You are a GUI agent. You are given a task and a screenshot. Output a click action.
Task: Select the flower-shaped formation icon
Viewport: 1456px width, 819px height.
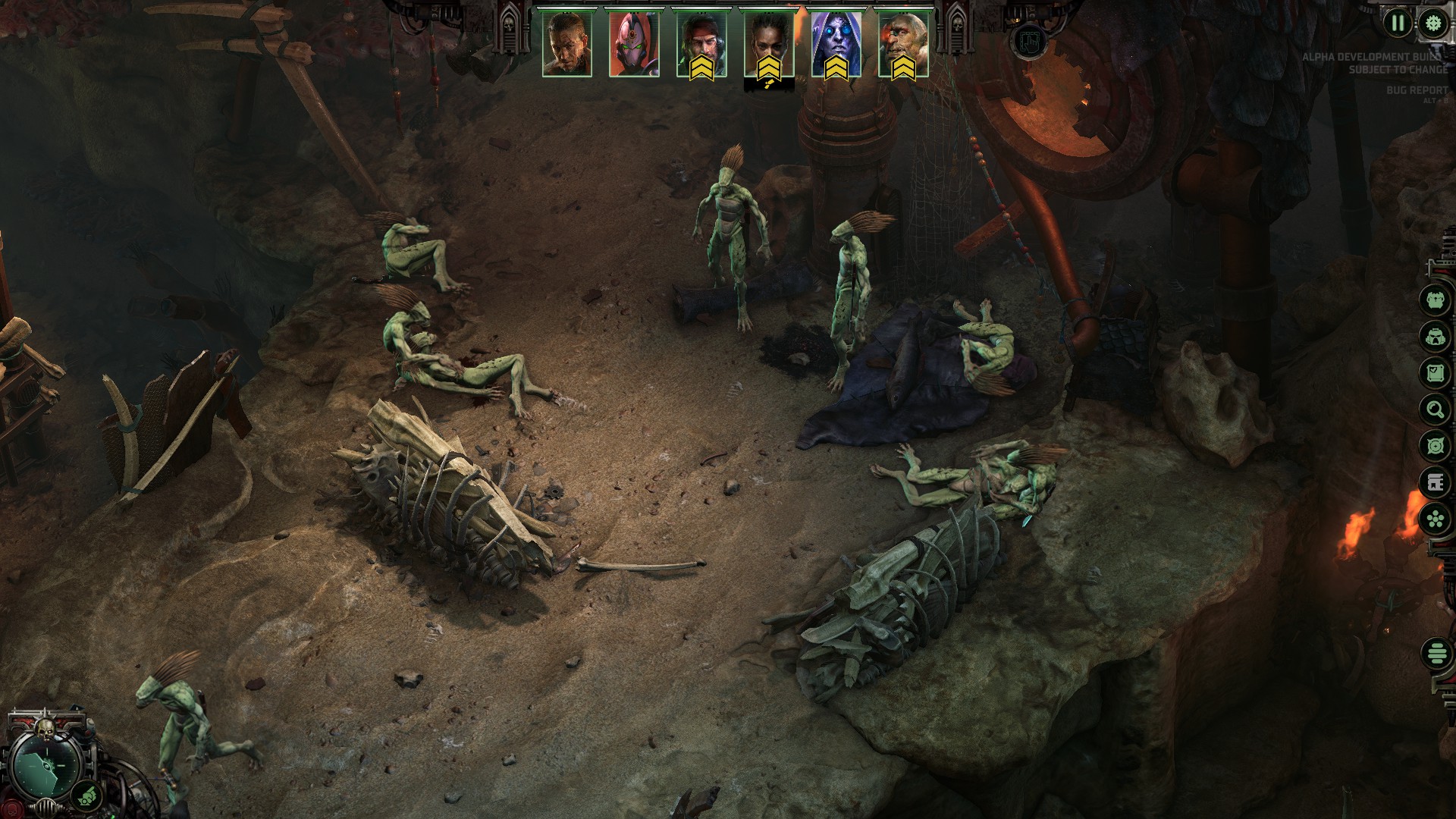(1434, 516)
